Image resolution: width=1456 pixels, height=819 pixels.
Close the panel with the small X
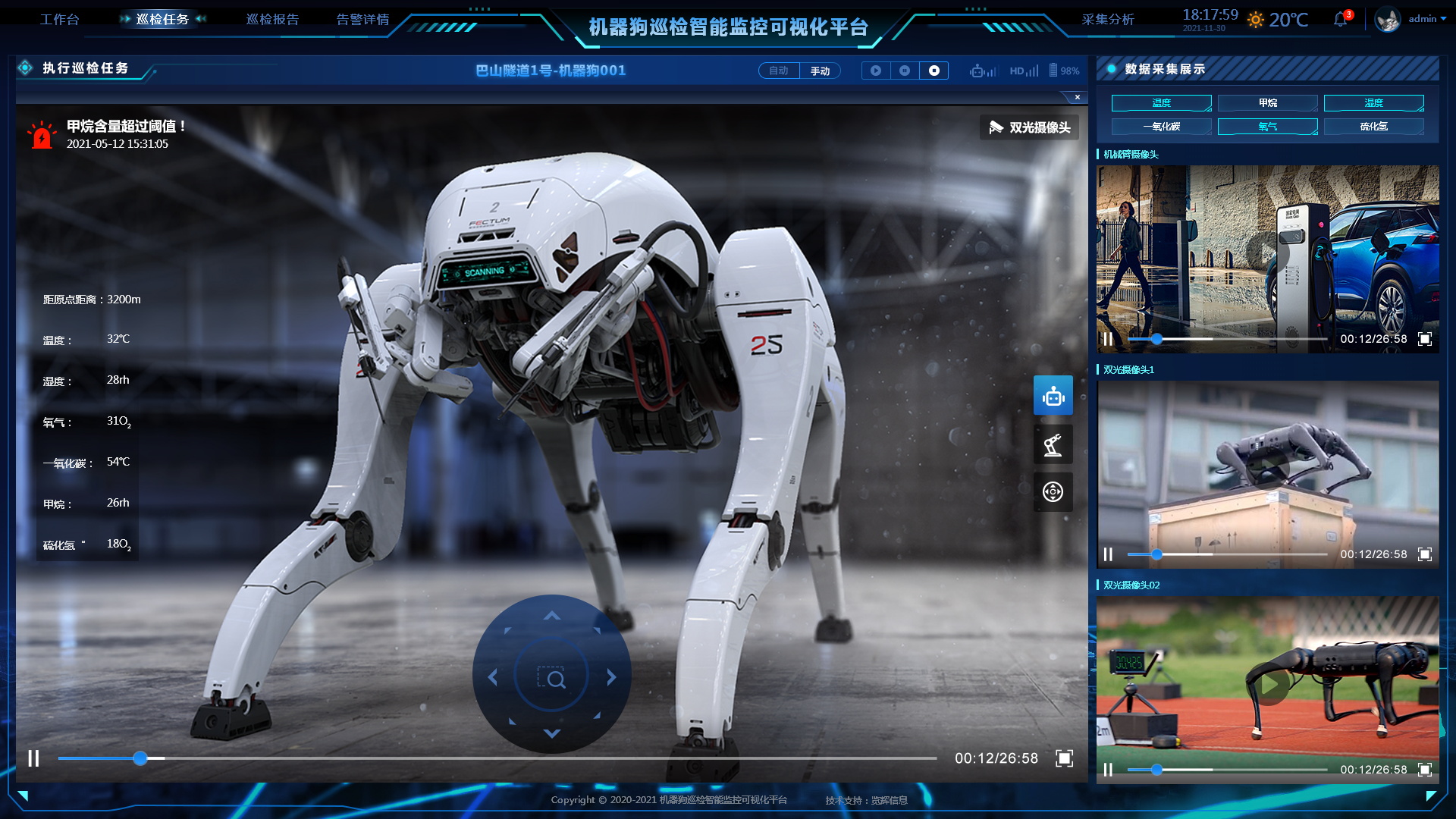pos(1077,97)
